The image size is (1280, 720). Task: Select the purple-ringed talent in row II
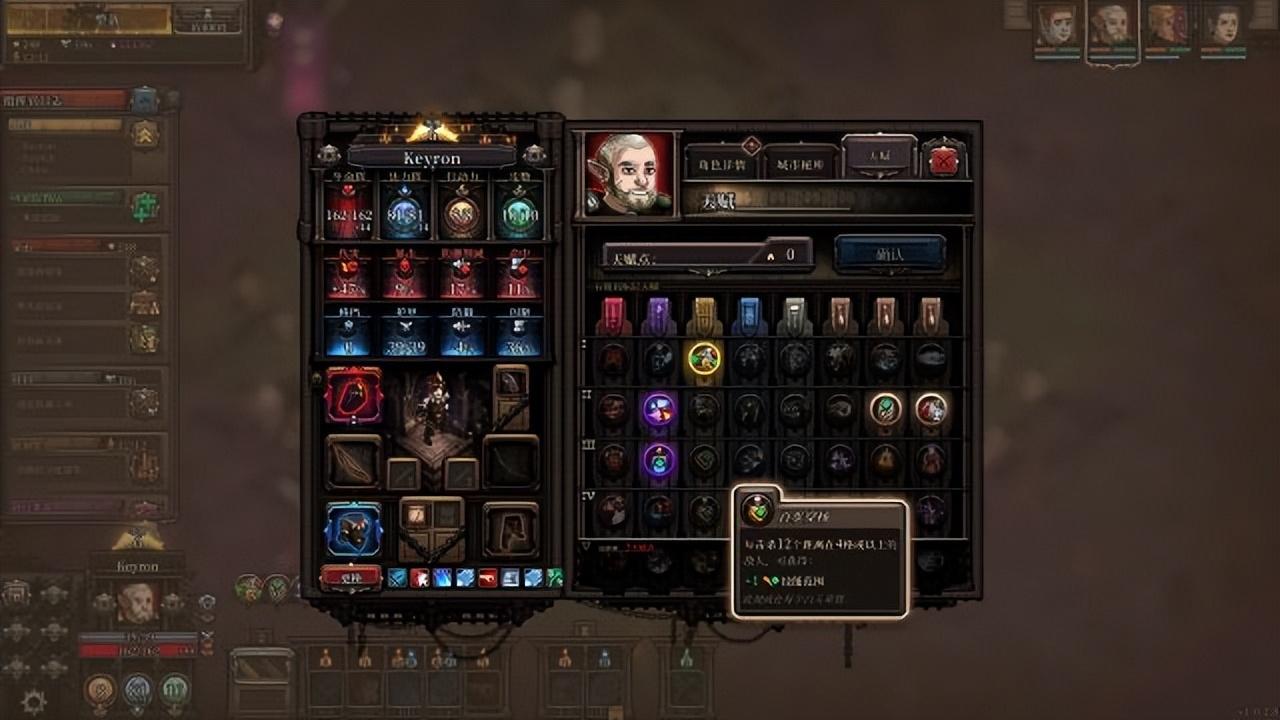point(658,409)
